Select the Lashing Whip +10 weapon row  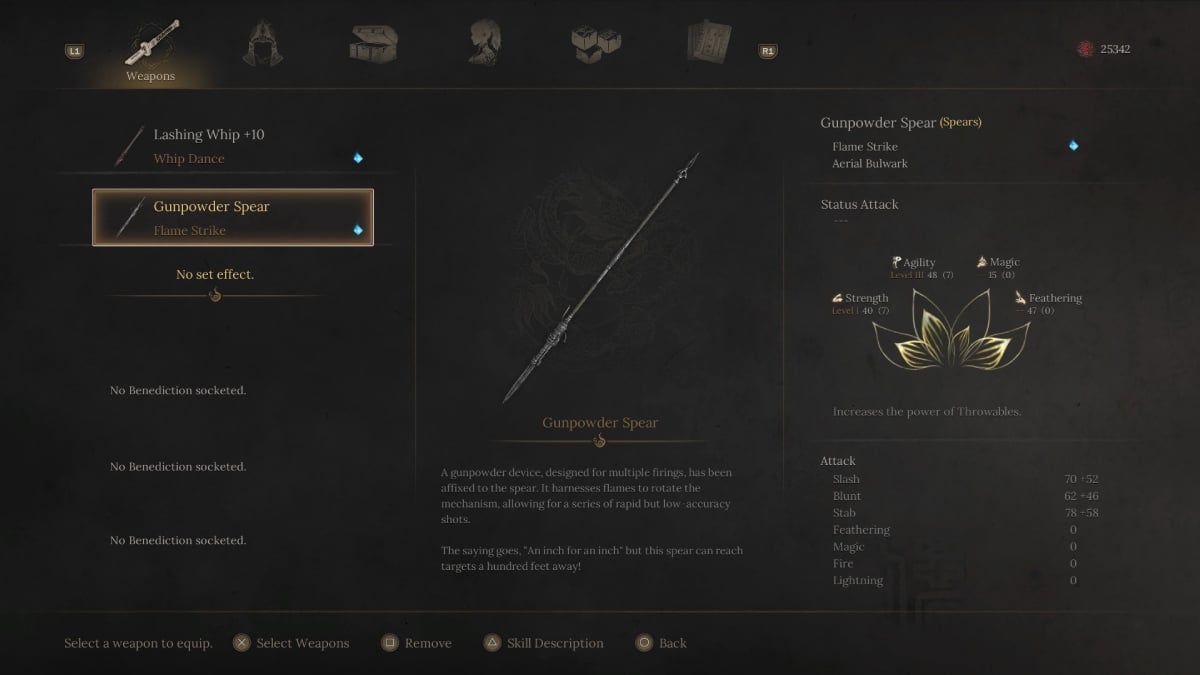coord(232,146)
